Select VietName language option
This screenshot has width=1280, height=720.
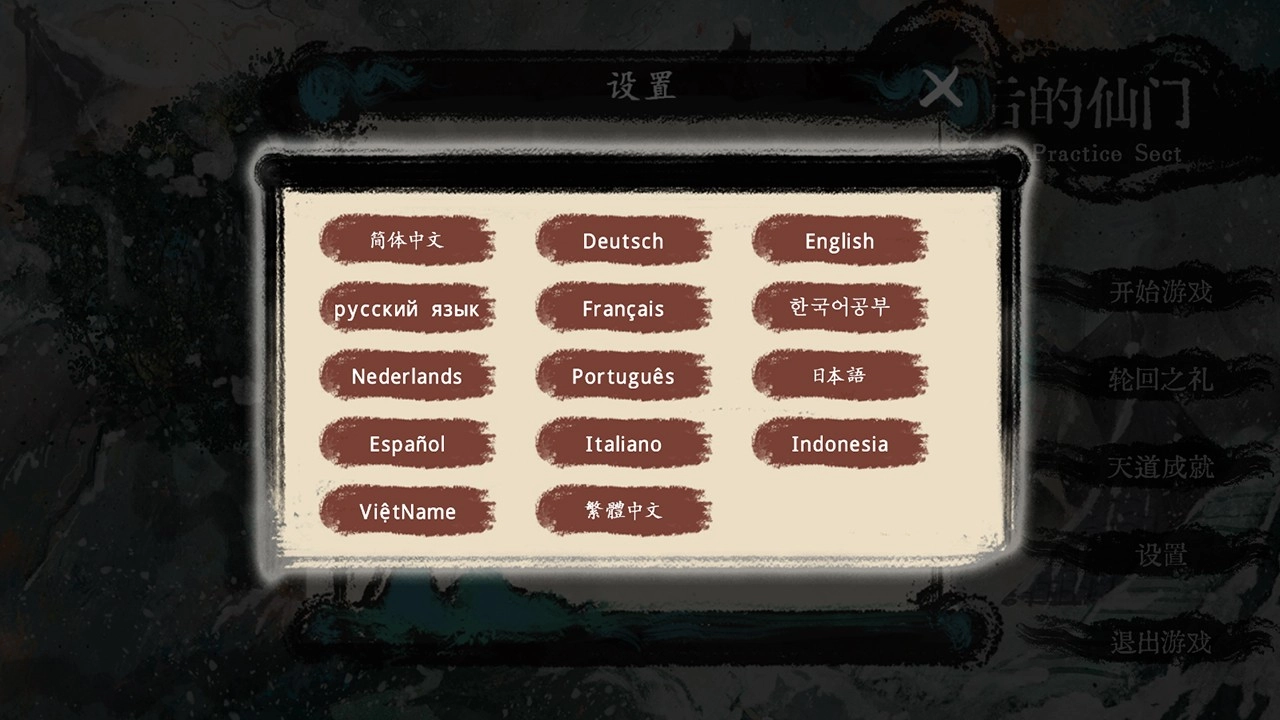[x=406, y=511]
